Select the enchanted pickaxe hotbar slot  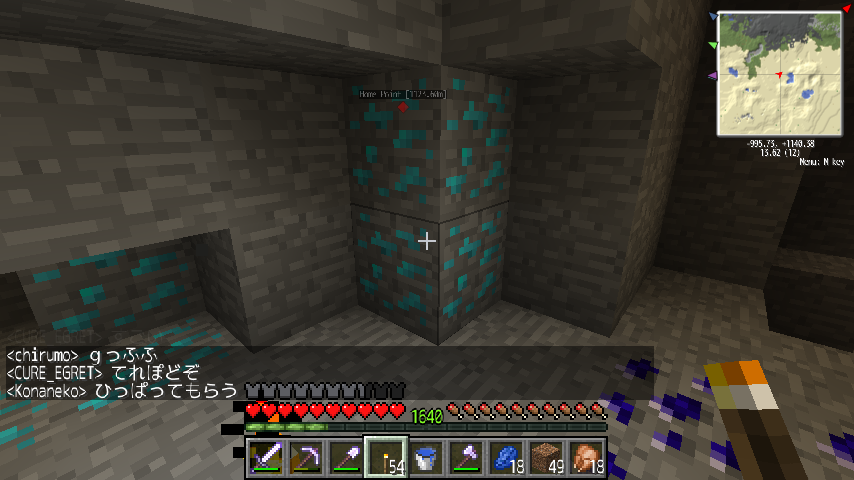tap(306, 459)
